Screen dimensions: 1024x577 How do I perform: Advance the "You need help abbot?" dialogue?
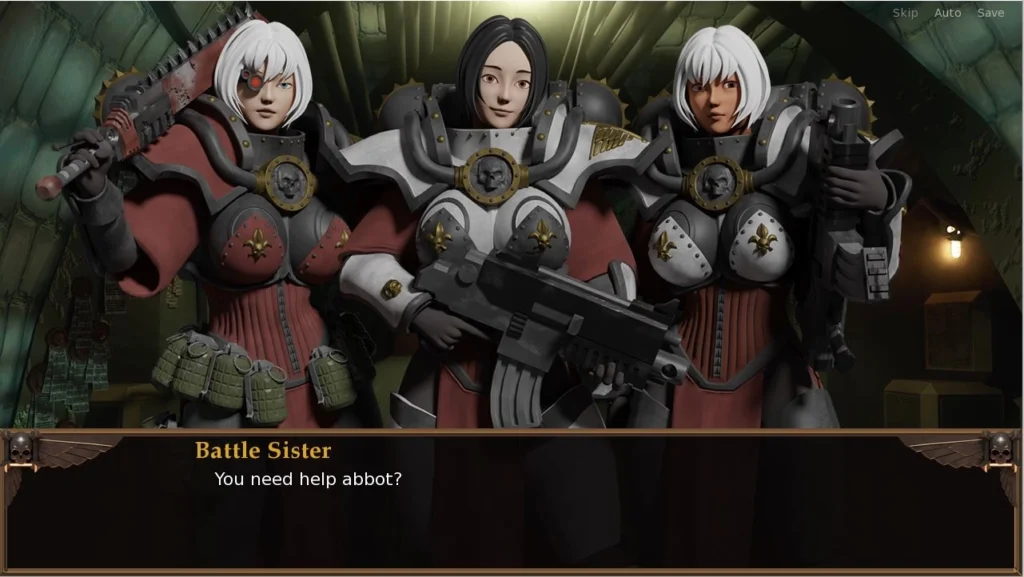pos(510,500)
